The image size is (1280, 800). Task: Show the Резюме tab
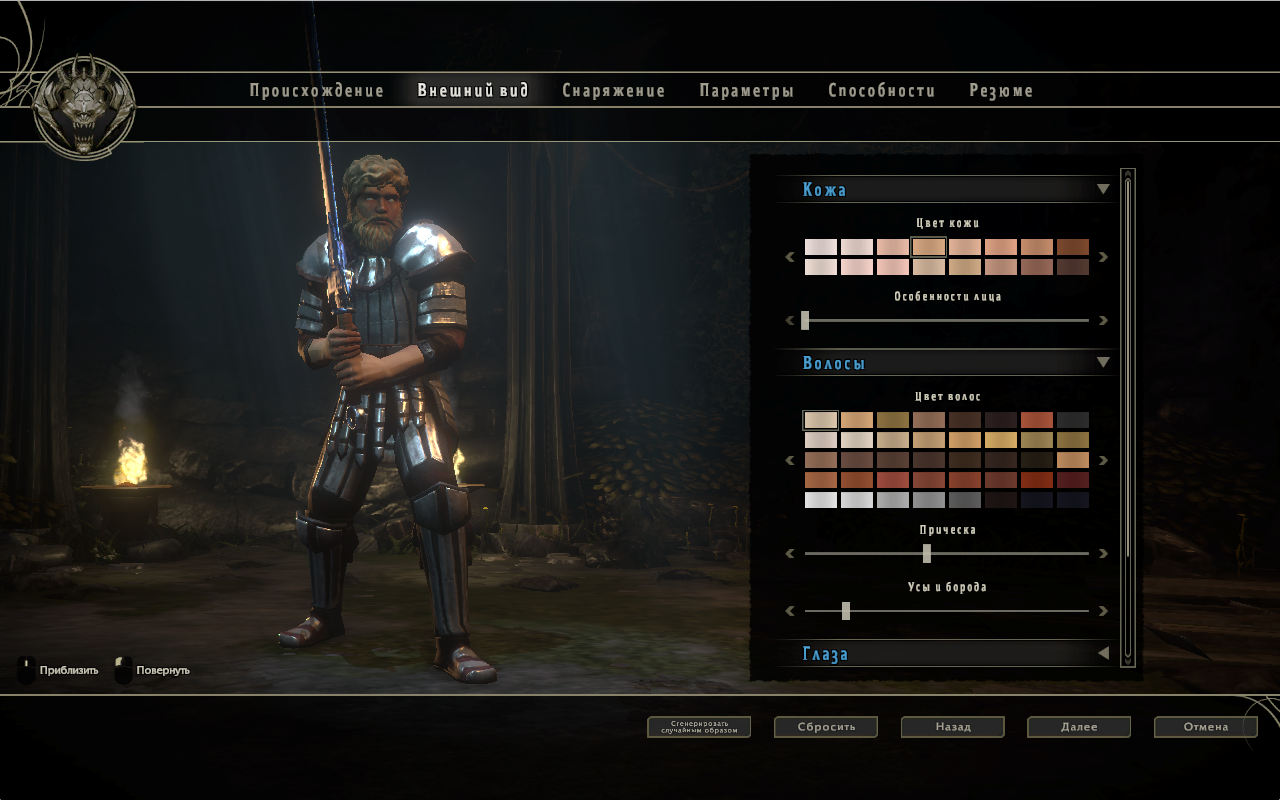[x=1001, y=91]
